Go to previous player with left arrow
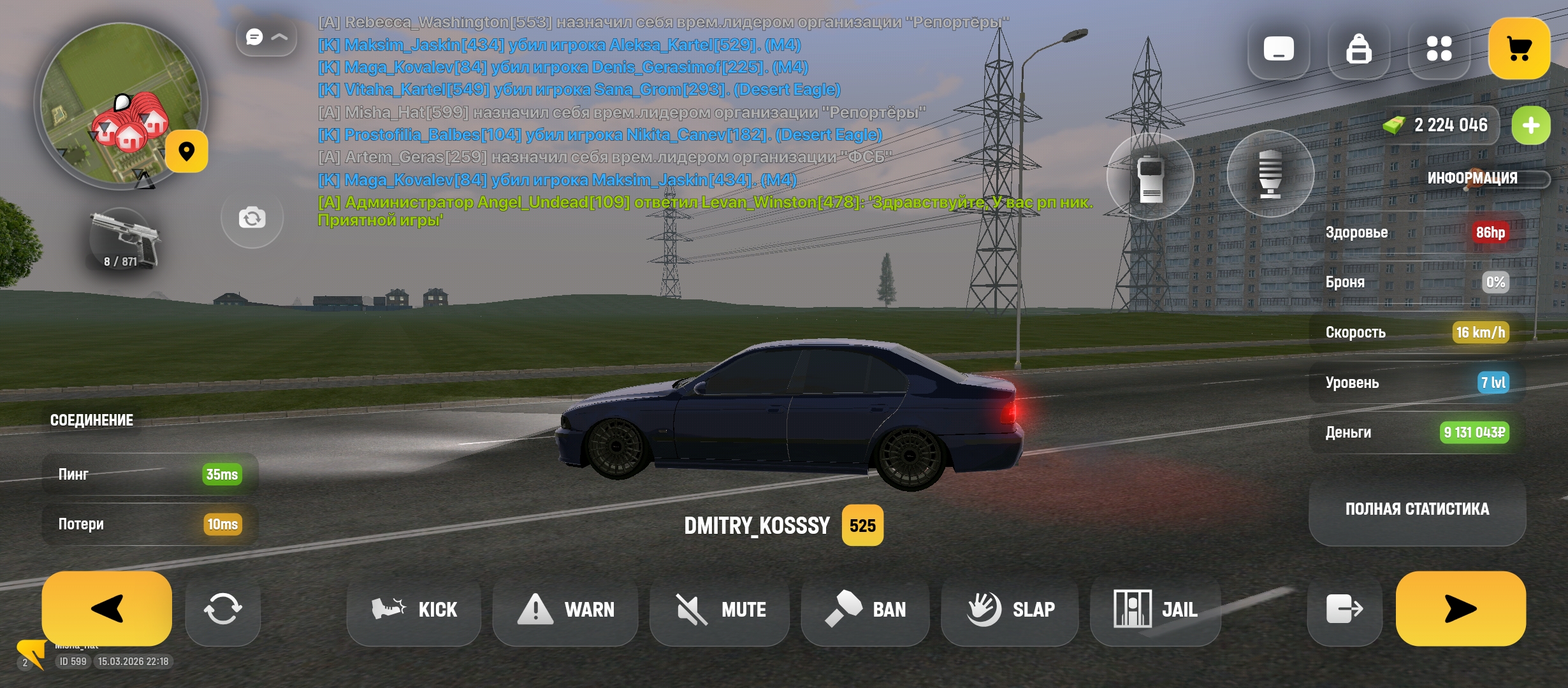This screenshot has height=688, width=1568. click(x=106, y=608)
